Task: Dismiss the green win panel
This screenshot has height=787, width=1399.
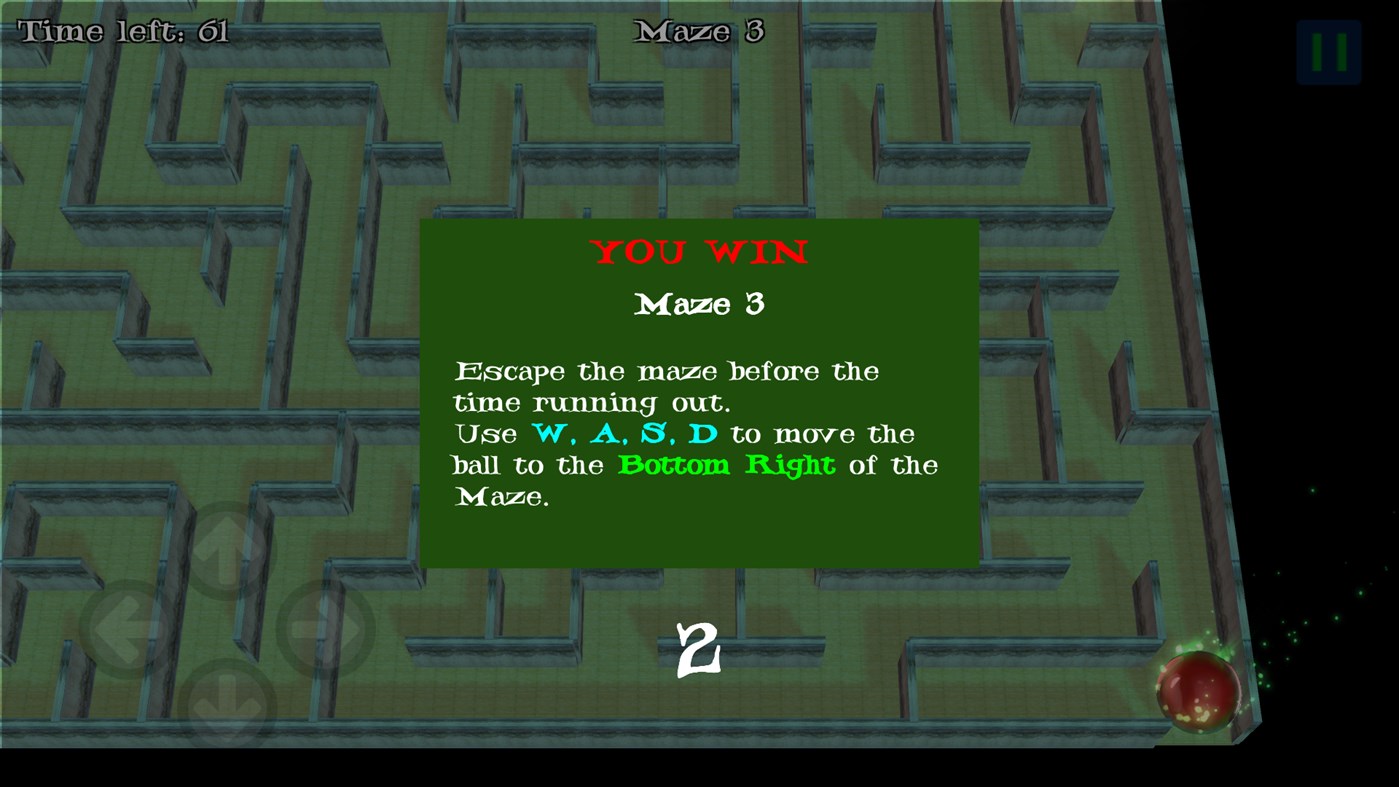Action: pos(699,392)
